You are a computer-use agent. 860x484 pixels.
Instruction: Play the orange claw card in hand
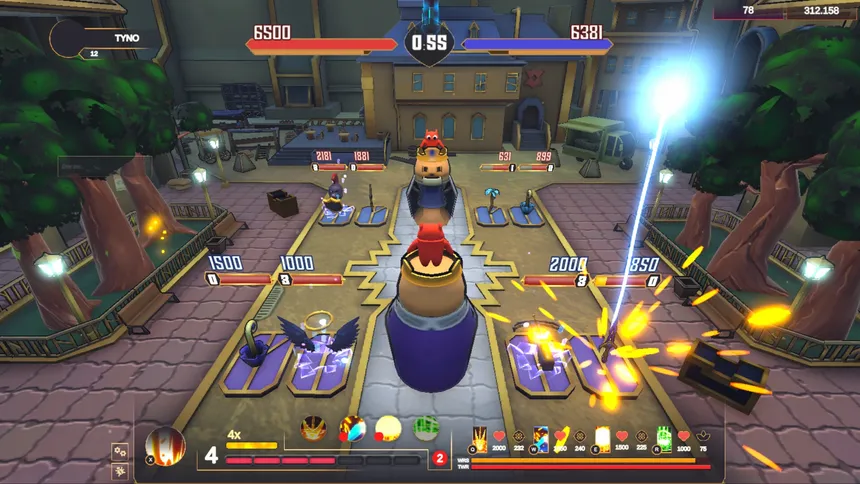480,438
